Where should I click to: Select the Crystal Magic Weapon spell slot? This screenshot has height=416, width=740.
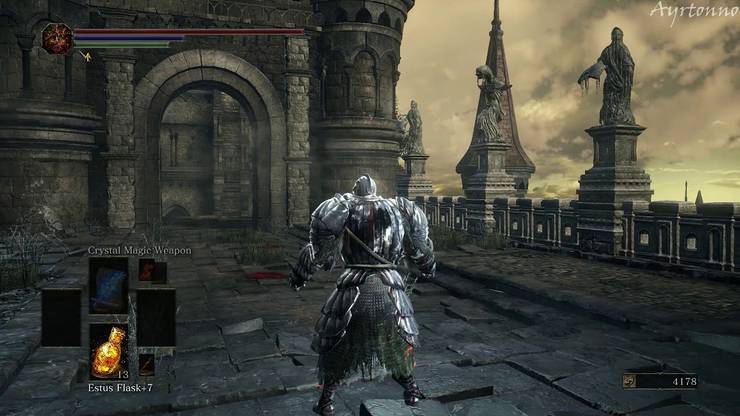108,286
